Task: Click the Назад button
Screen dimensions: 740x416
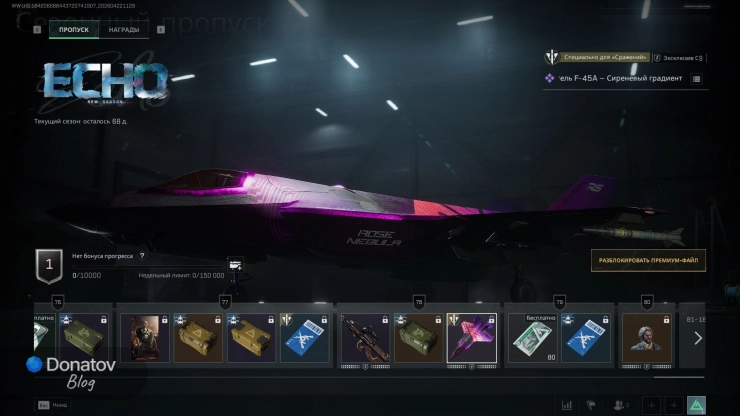Action: (x=50, y=405)
